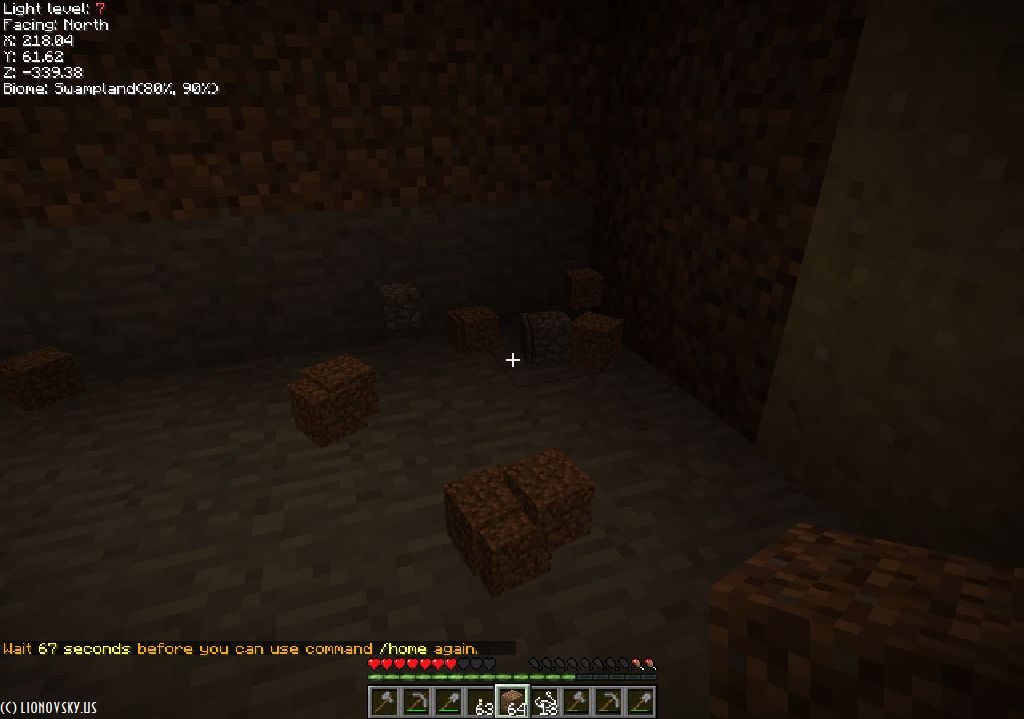Choose the hotbar stack showing 63
Screen dimensions: 1024x719
[x=480, y=702]
